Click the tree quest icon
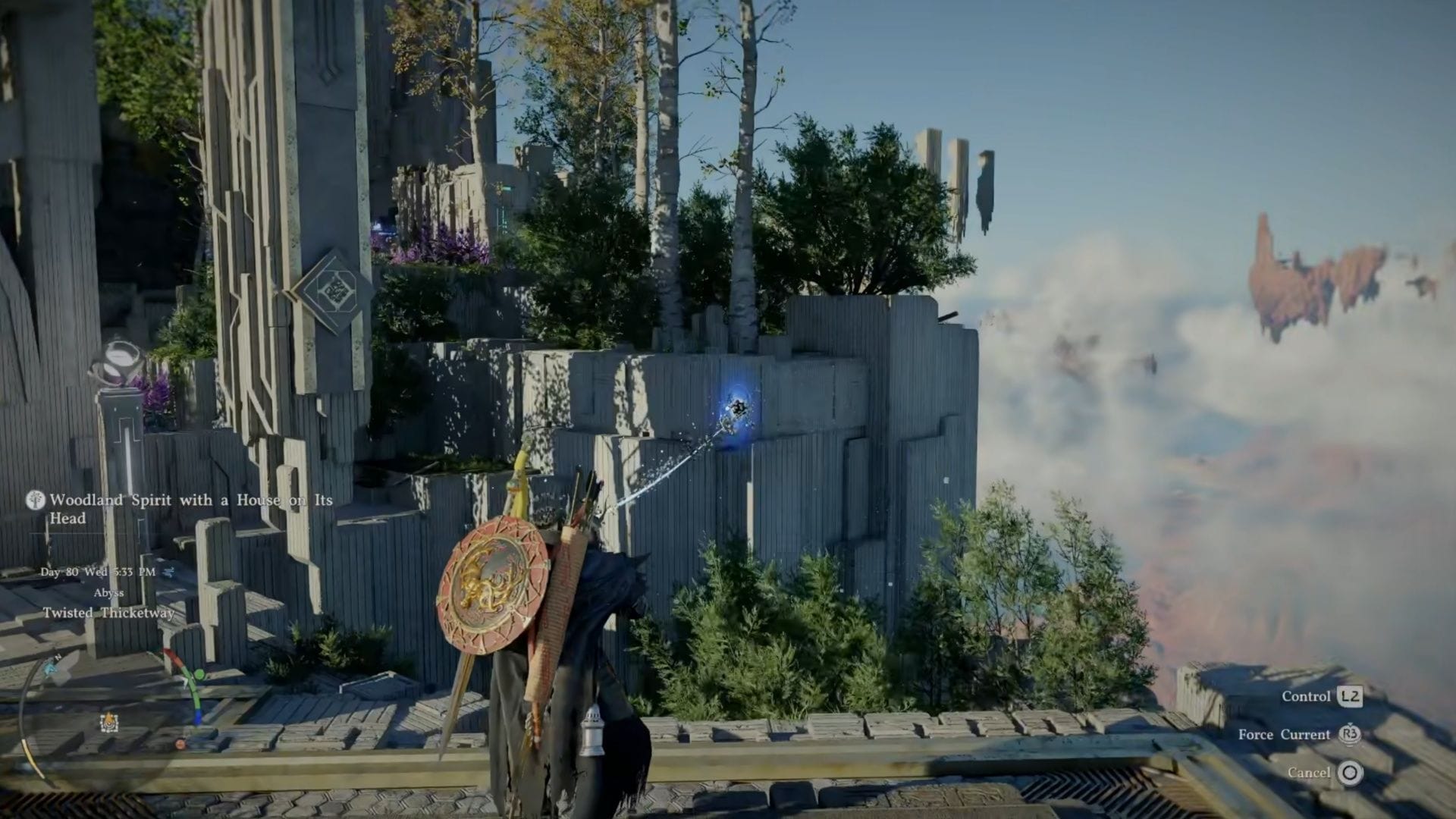 click(35, 500)
